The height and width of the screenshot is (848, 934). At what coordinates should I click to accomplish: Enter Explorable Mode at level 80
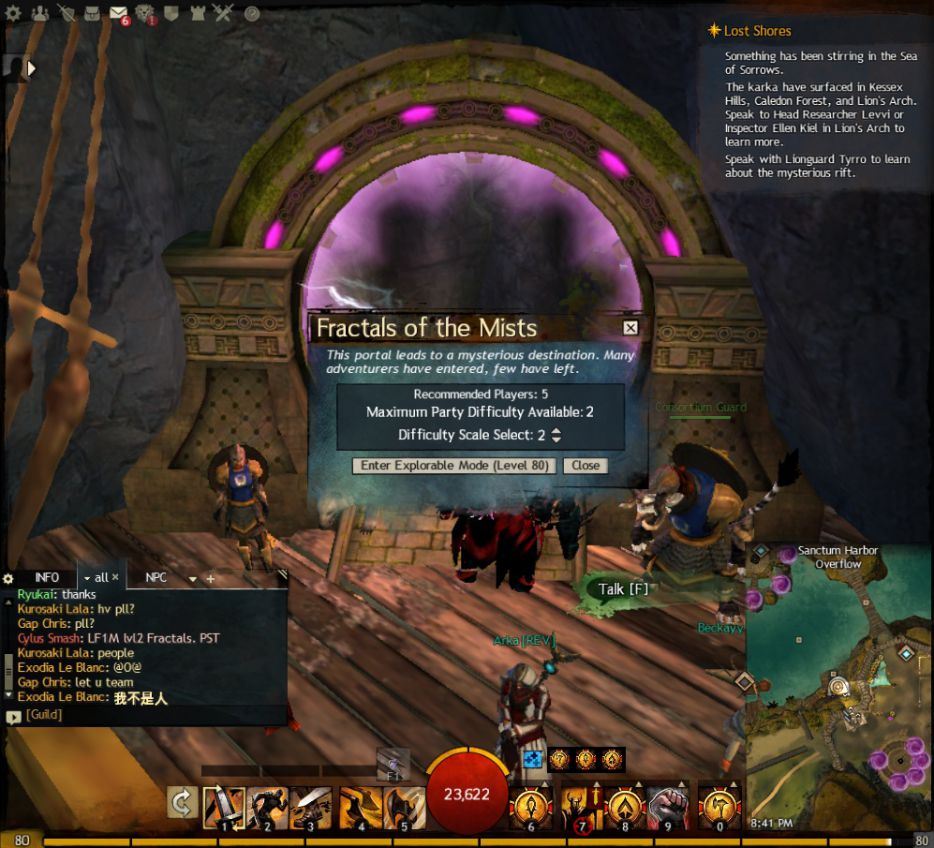(455, 465)
